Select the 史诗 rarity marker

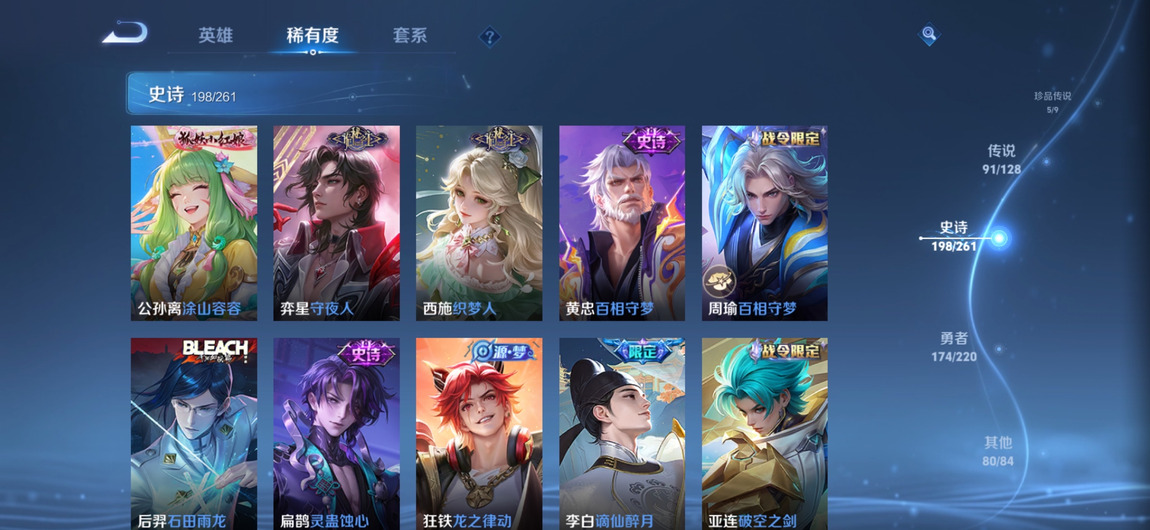click(955, 236)
